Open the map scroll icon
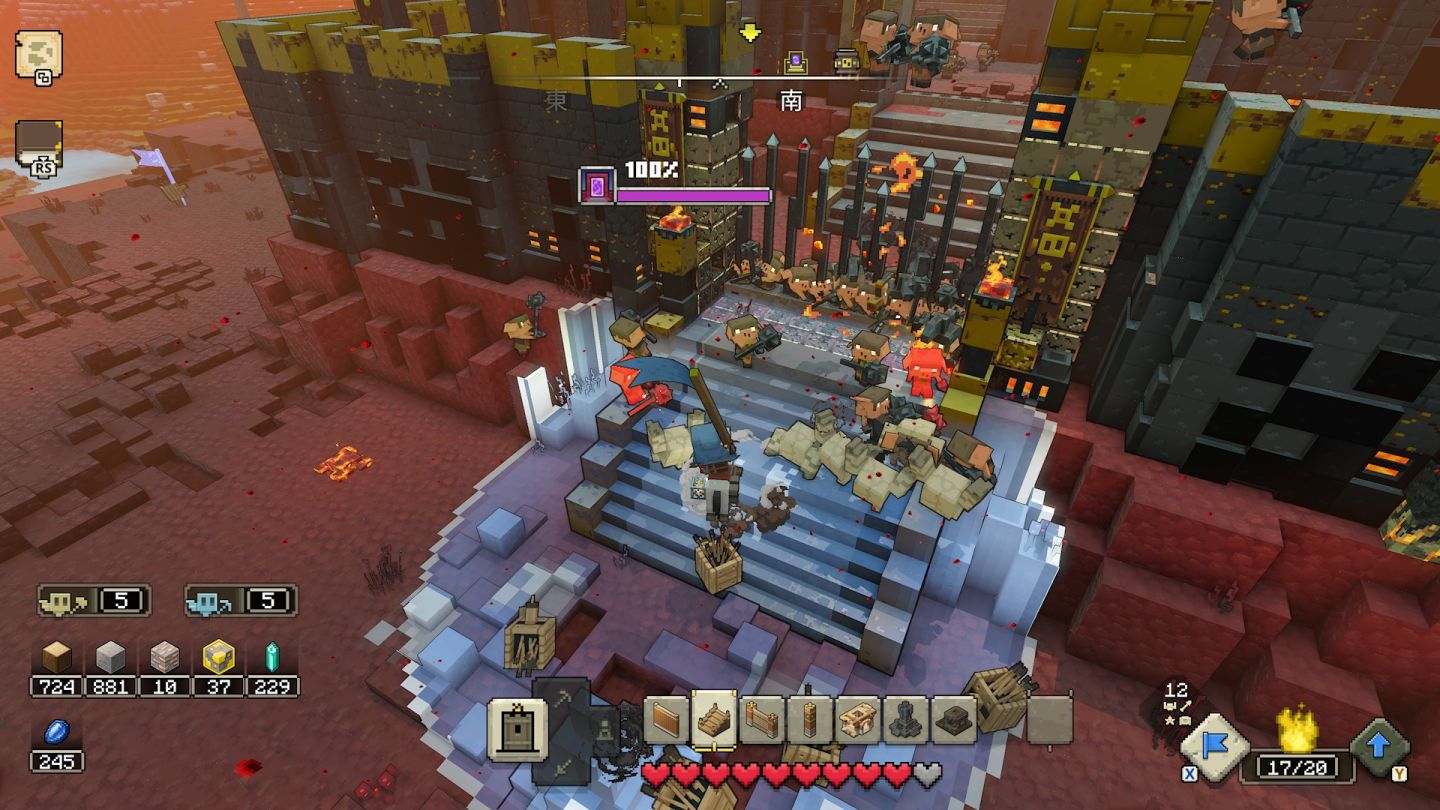This screenshot has width=1440, height=810. click(38, 54)
